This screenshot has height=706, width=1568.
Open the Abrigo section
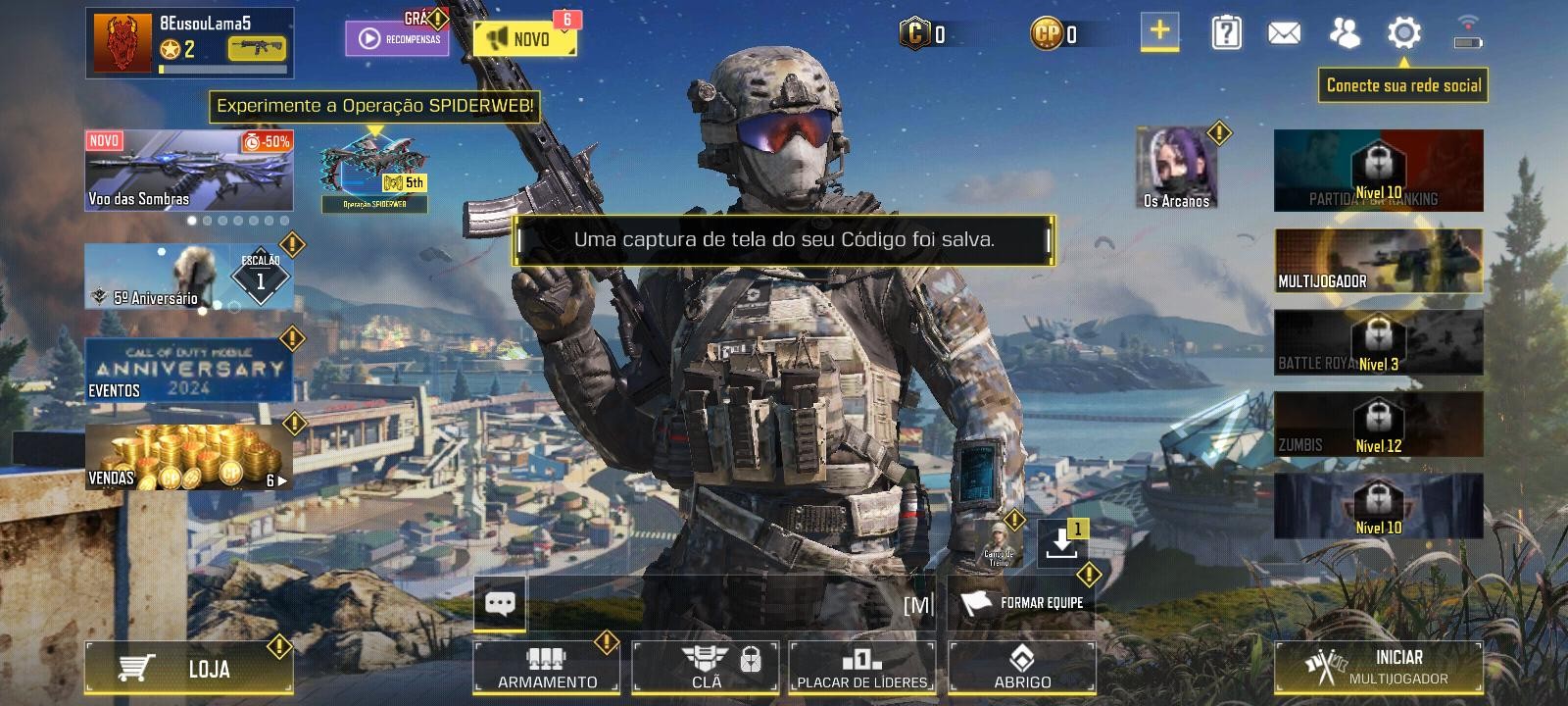tap(1023, 665)
